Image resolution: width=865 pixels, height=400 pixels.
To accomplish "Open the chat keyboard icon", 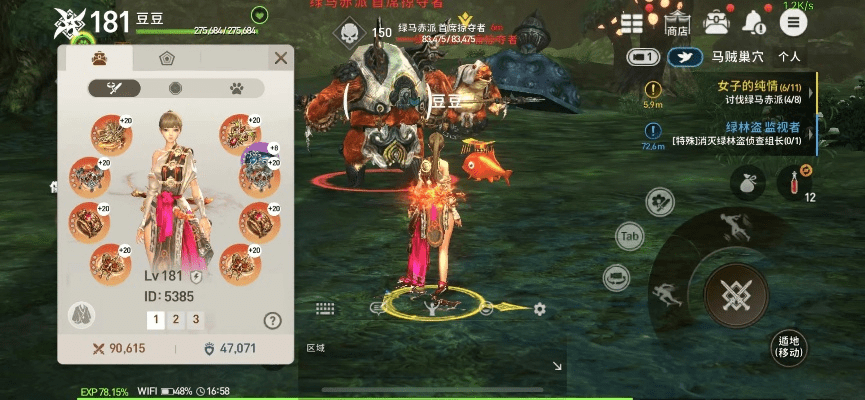I will click(323, 309).
